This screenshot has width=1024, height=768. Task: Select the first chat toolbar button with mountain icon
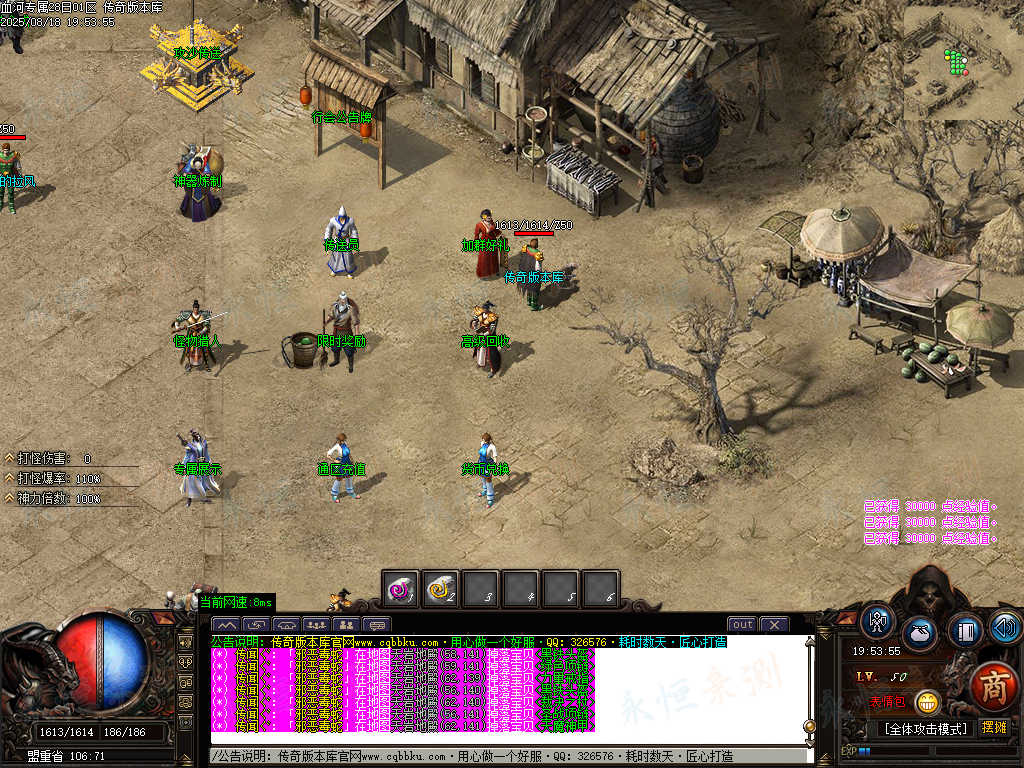coord(224,625)
